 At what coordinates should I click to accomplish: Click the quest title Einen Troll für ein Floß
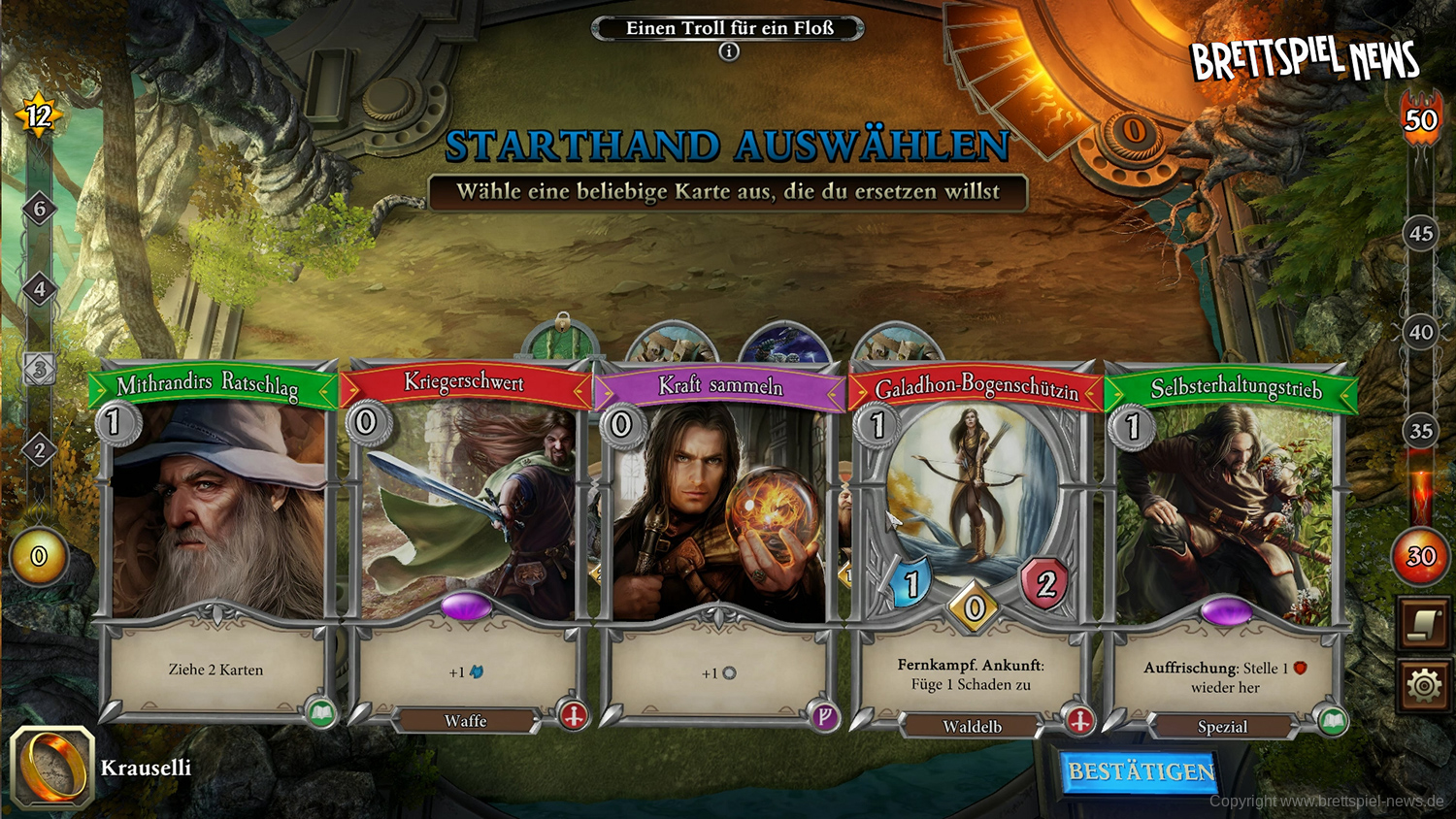click(727, 28)
